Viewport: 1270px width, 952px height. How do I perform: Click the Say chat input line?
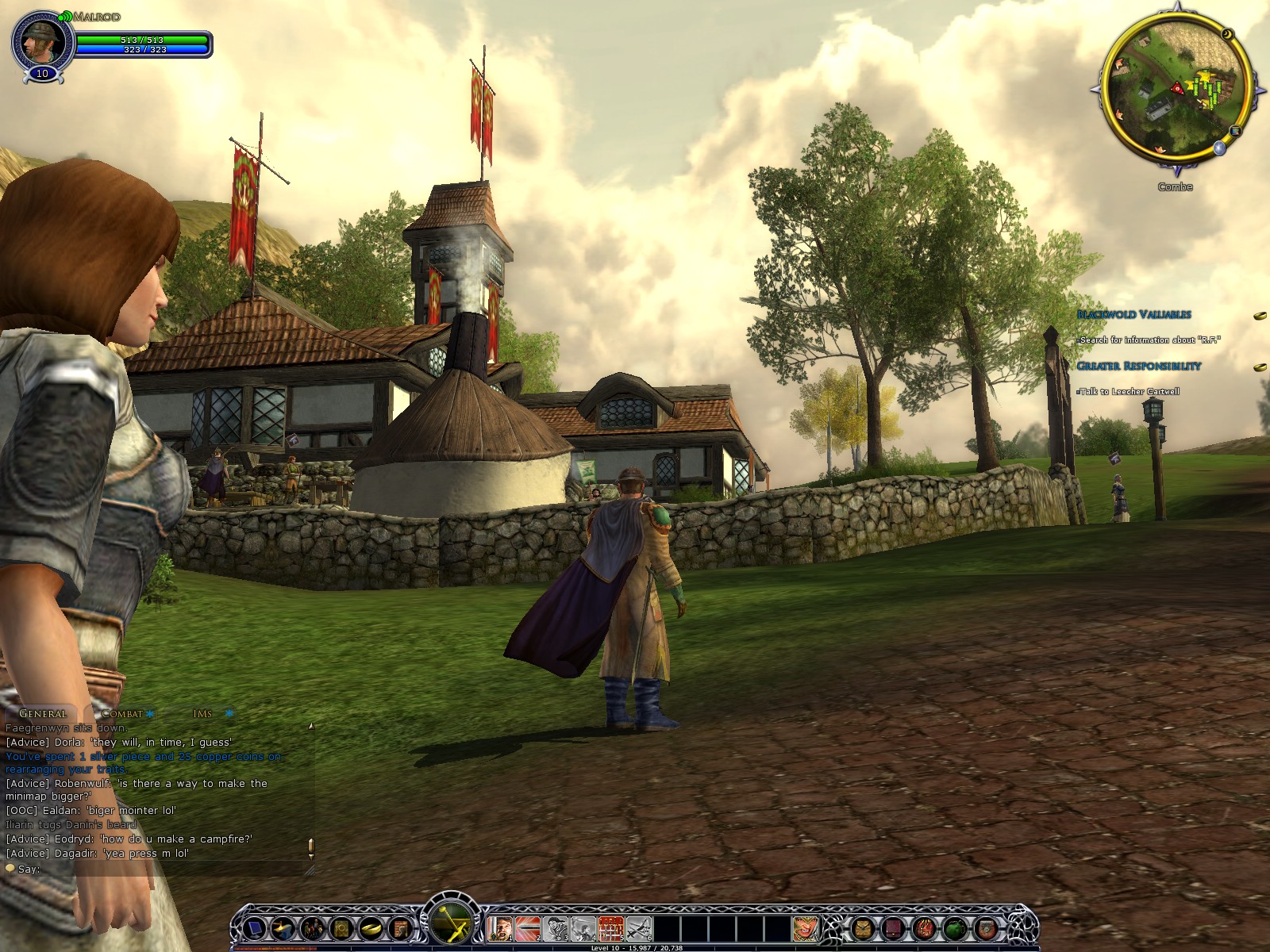[159, 869]
